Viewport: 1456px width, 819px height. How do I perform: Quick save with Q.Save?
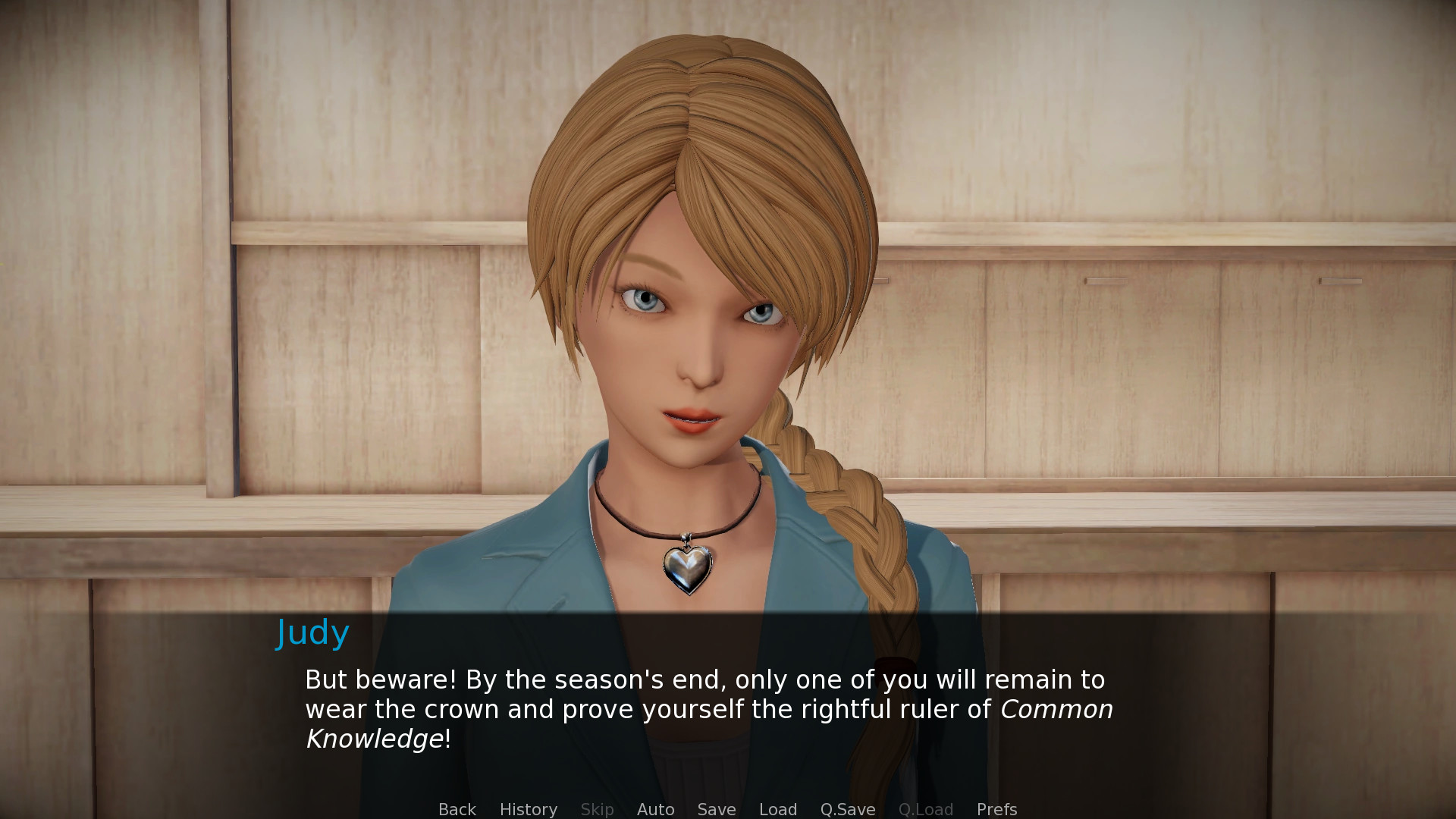pos(847,809)
